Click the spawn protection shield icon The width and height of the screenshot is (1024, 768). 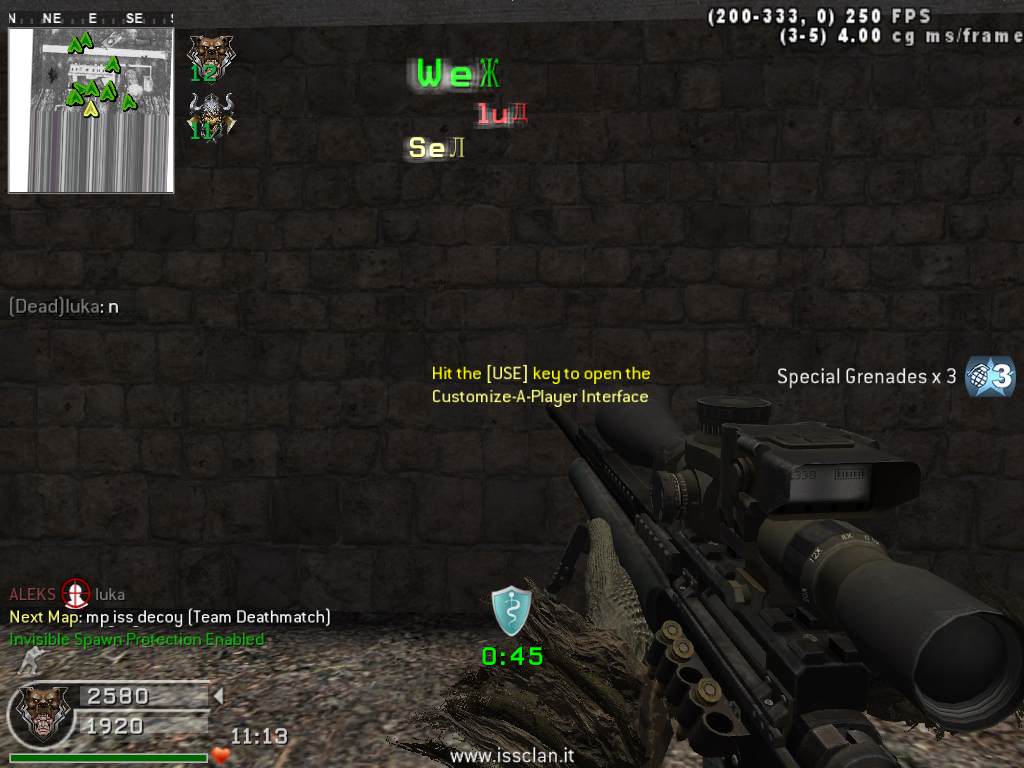coord(511,611)
